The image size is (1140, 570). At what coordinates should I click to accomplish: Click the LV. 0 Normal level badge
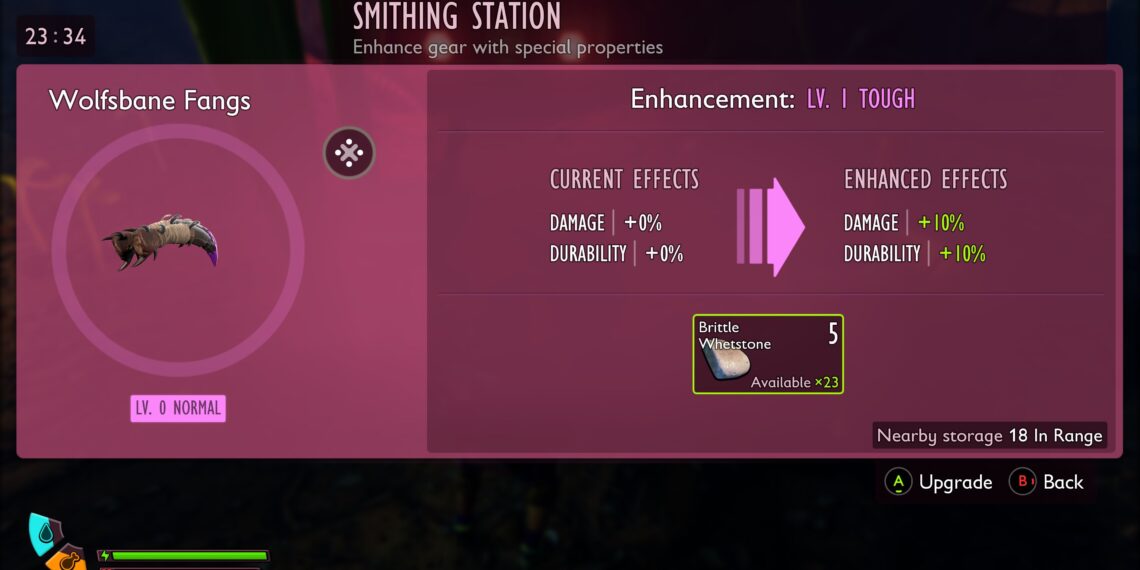pos(178,408)
